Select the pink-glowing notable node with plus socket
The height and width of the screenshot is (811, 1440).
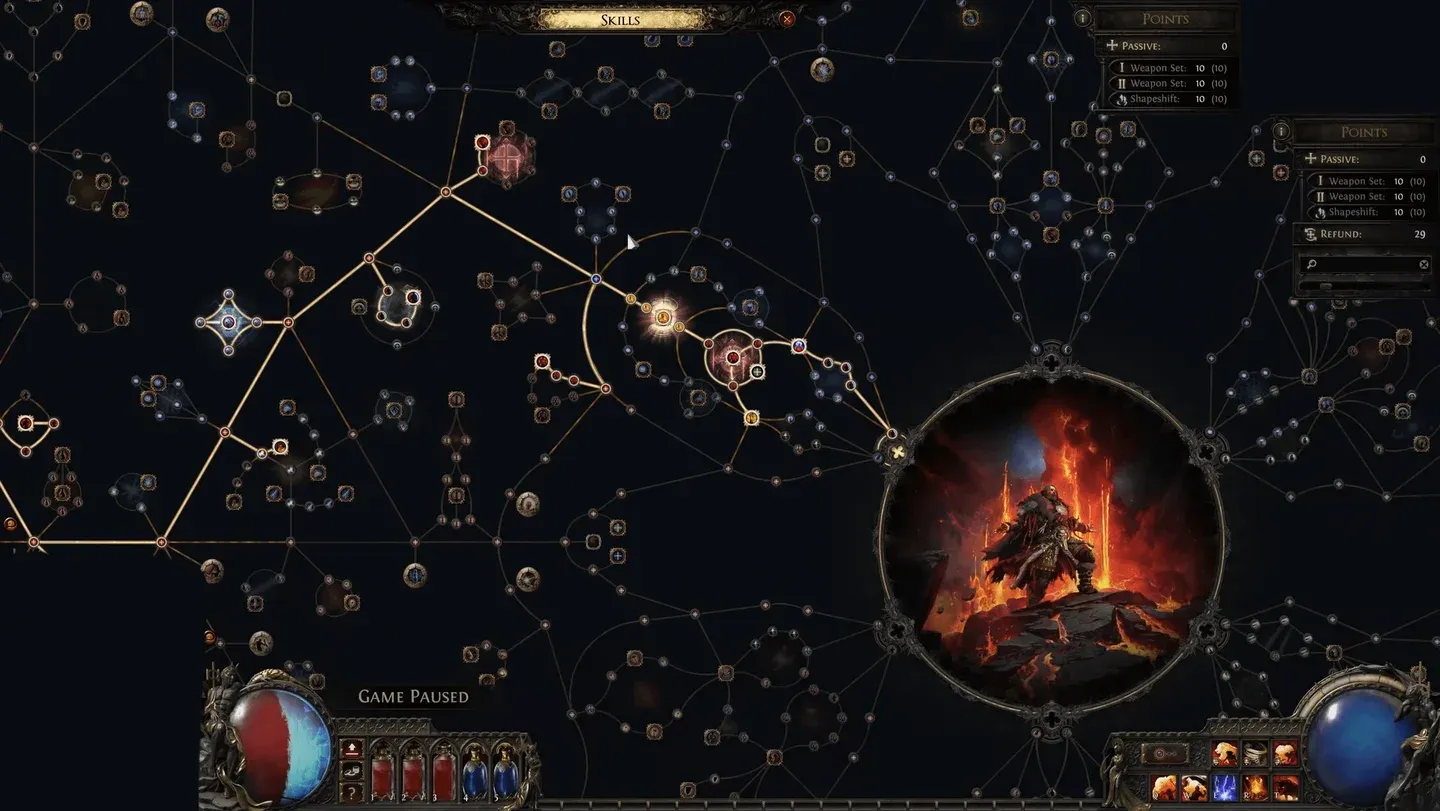pyautogui.click(x=733, y=357)
